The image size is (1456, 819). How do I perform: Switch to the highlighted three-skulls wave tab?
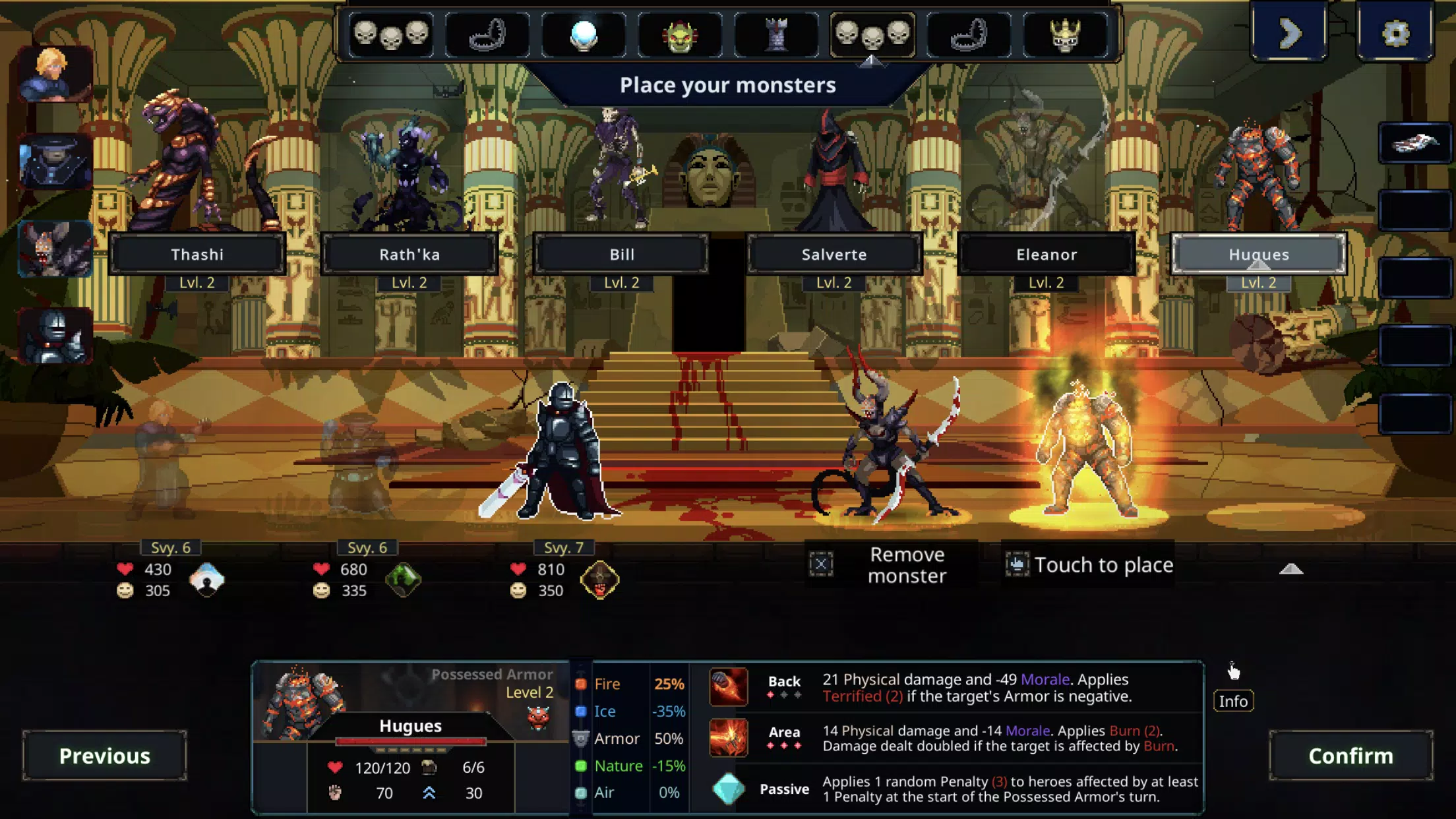(872, 36)
